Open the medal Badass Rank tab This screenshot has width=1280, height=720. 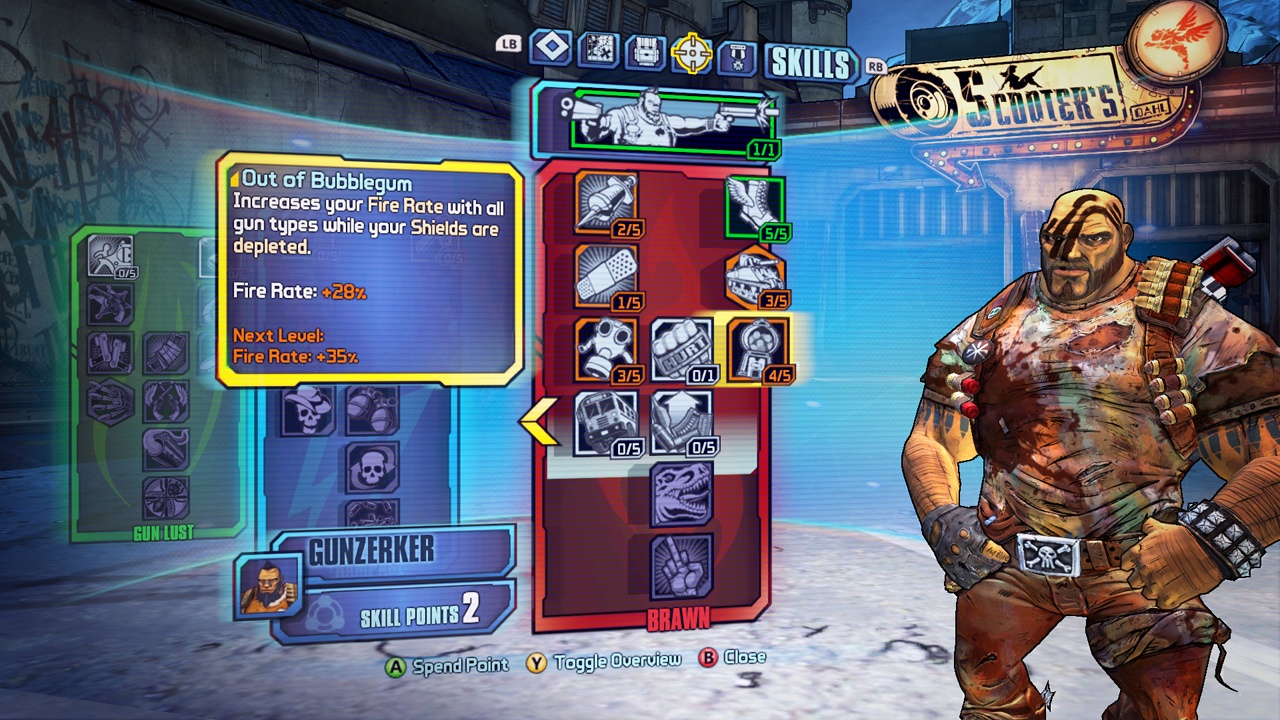point(738,56)
